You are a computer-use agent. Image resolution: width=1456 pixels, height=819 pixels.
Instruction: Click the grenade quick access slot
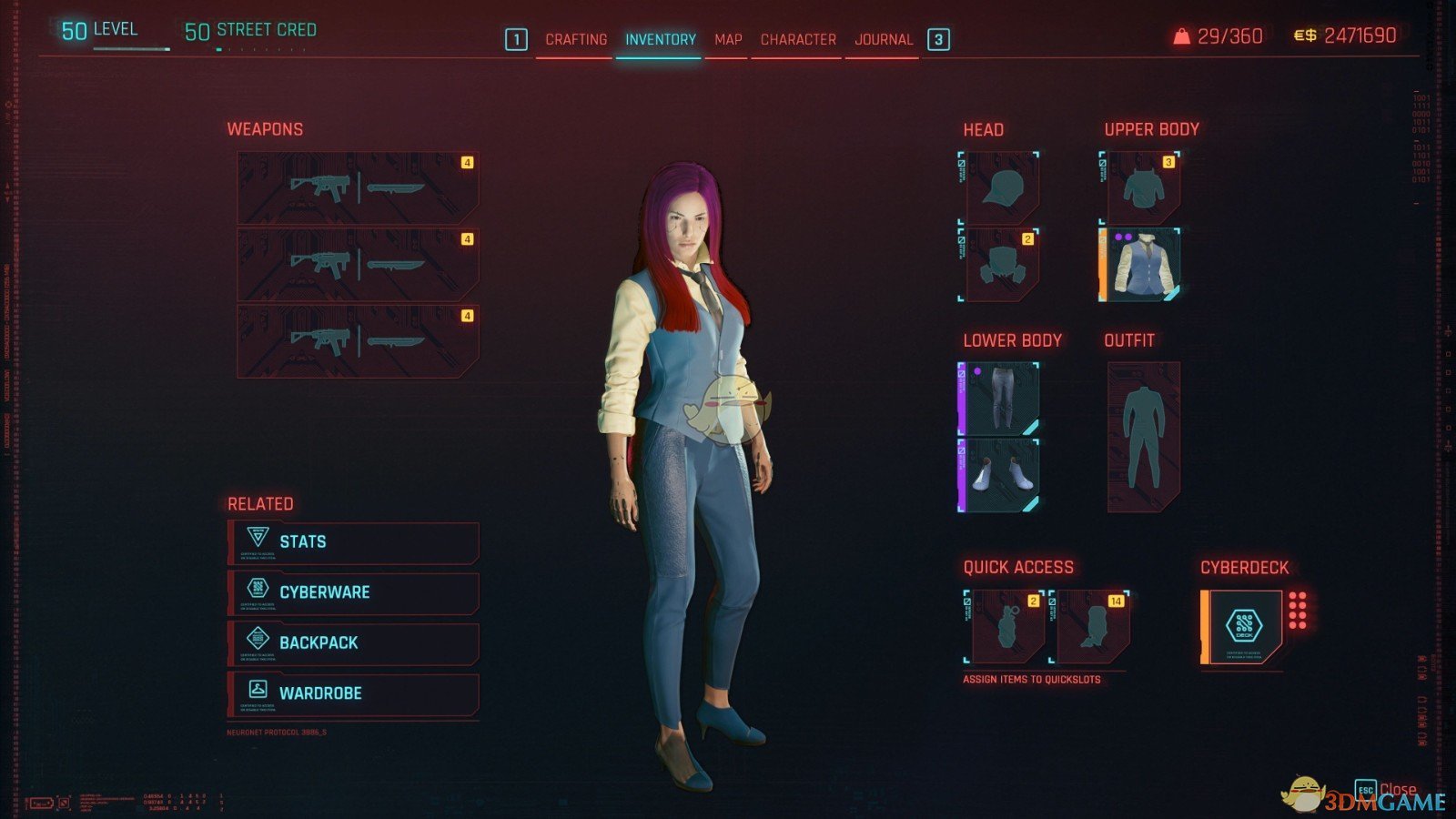pyautogui.click(x=1006, y=626)
